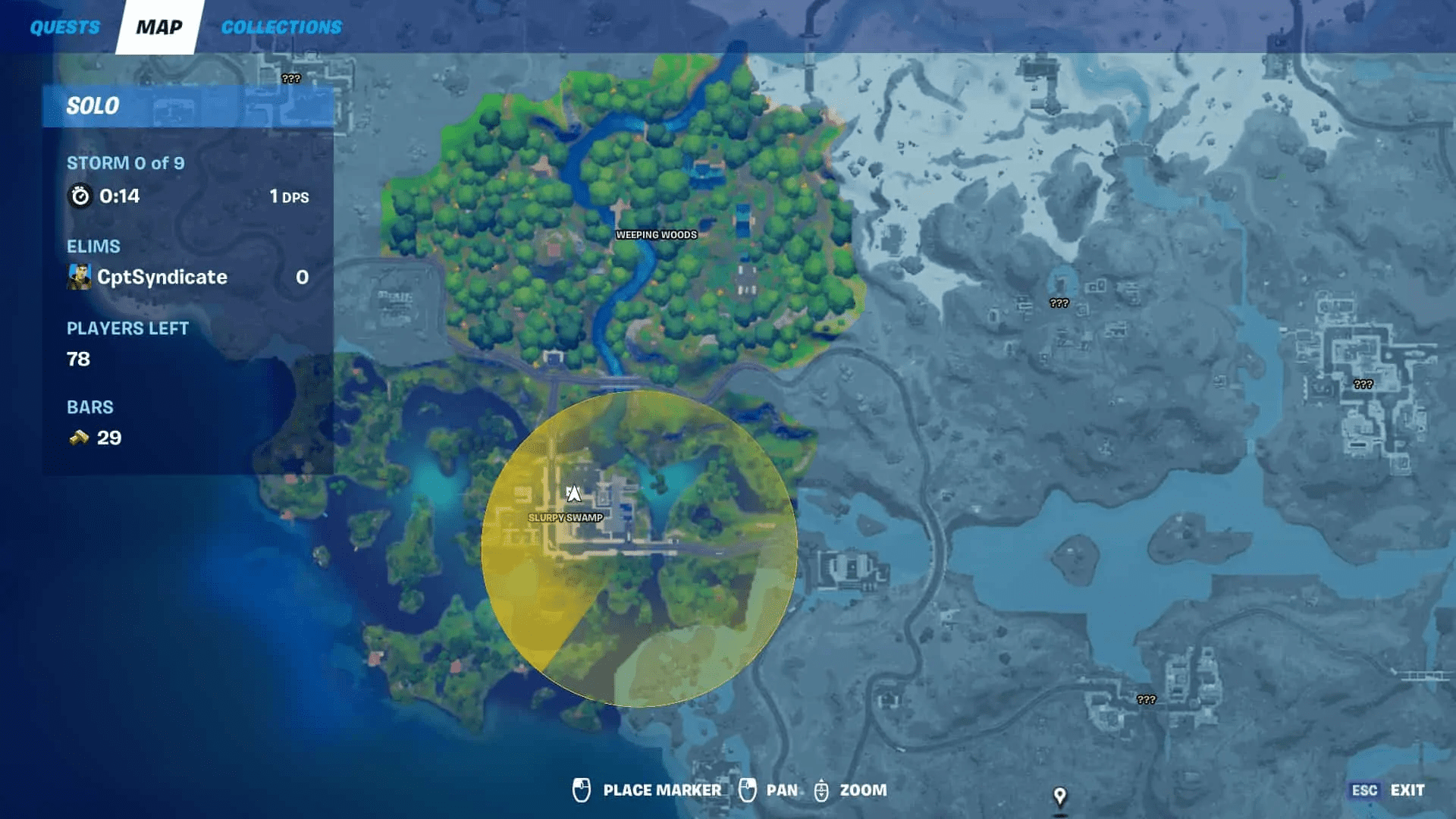The height and width of the screenshot is (819, 1456).
Task: Expand the ELIMS section header
Action: (x=93, y=246)
